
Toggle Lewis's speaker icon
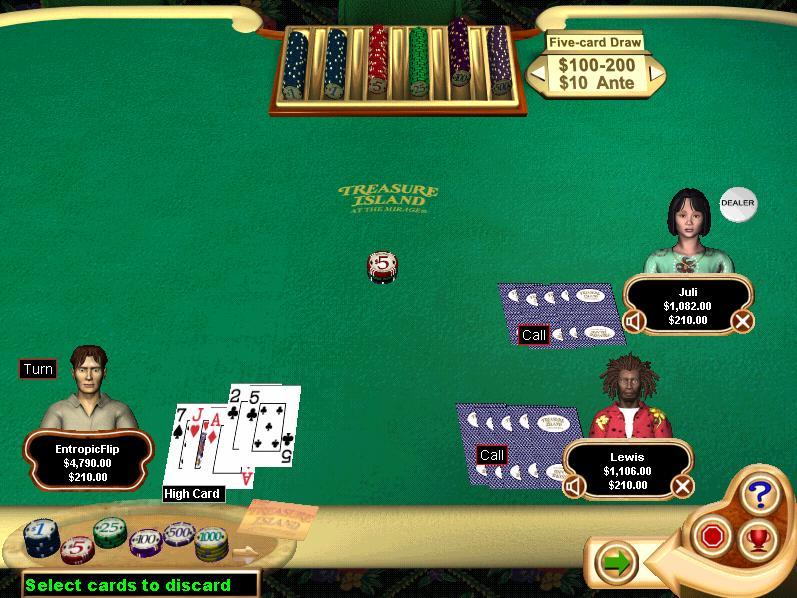573,486
